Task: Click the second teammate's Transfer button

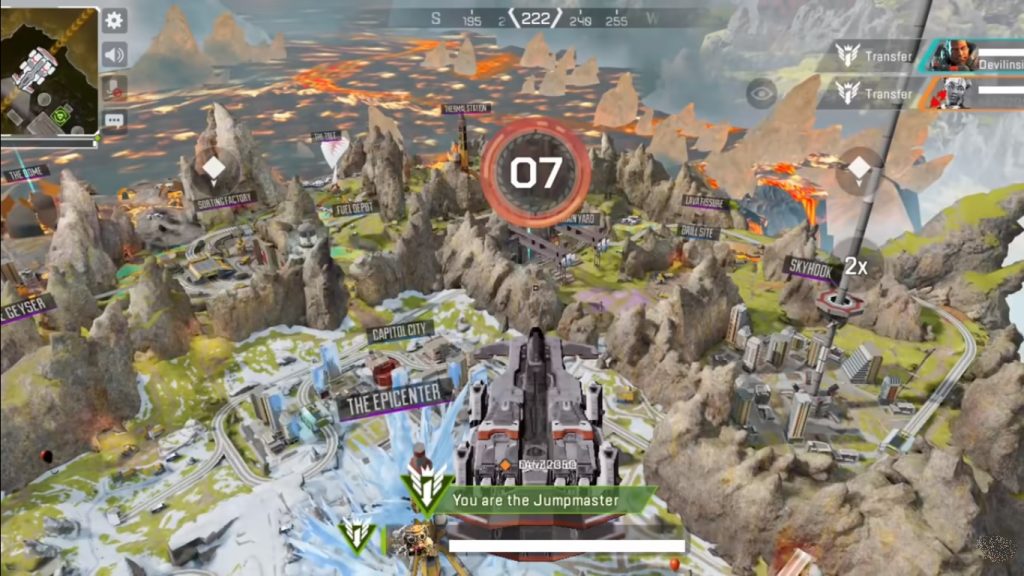Action: point(877,94)
